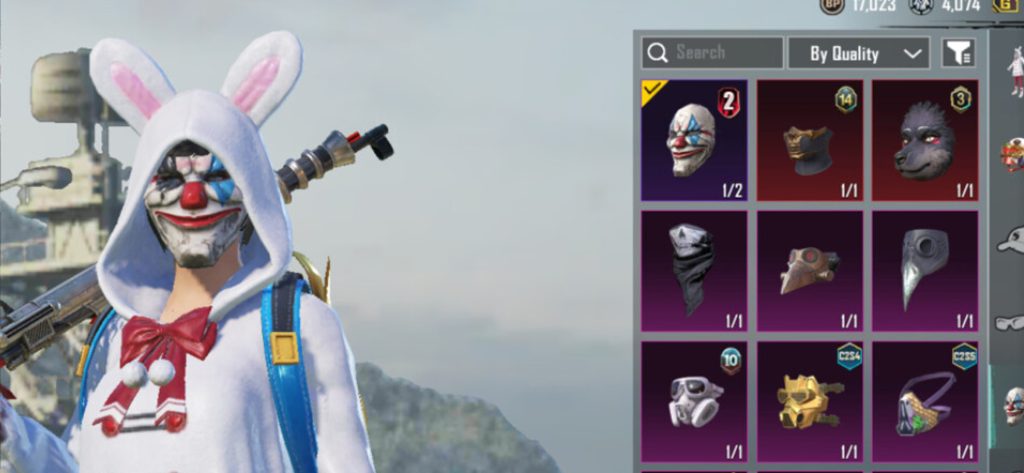1024x473 pixels.
Task: Open the cap headwear category tab
Action: (x=1012, y=240)
